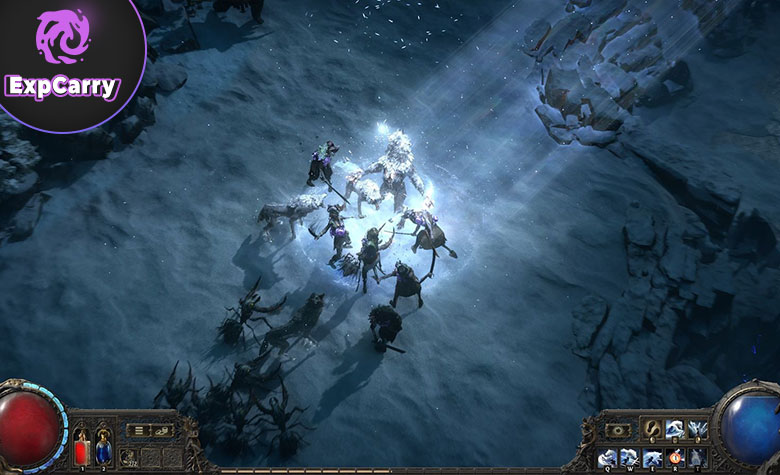Open the coin shop button
Screen dimensions: 780x475
(x=160, y=430)
